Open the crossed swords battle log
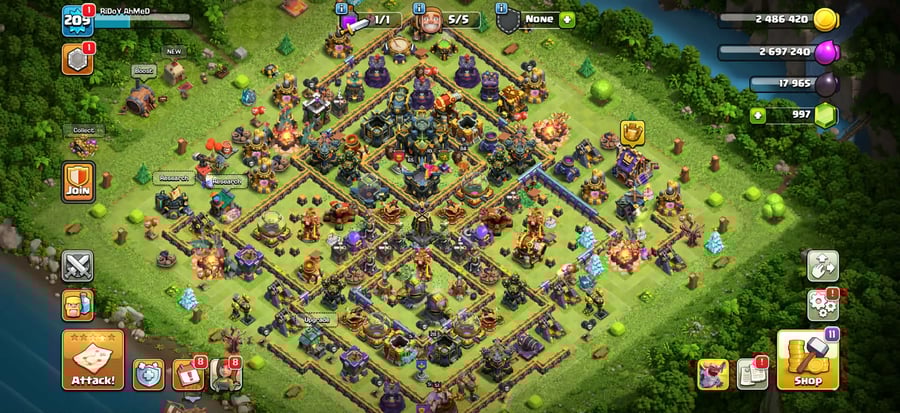900x413 pixels. coord(78,265)
